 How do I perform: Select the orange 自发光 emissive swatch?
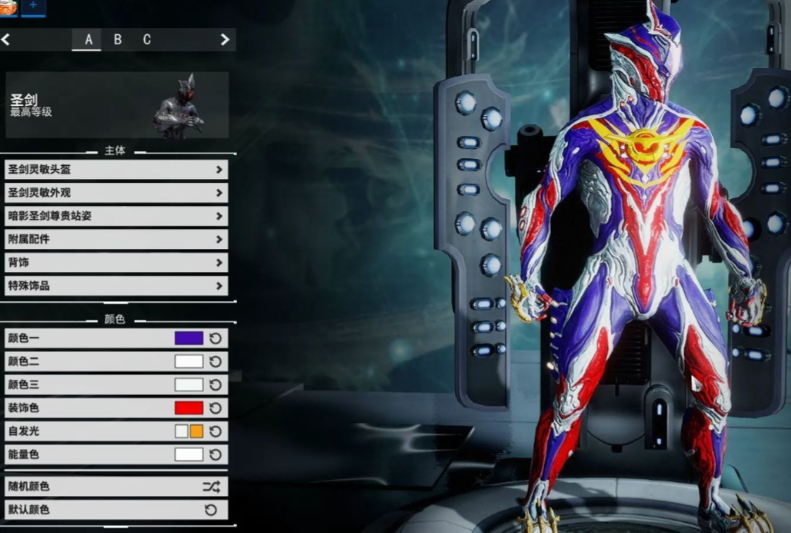pyautogui.click(x=197, y=431)
